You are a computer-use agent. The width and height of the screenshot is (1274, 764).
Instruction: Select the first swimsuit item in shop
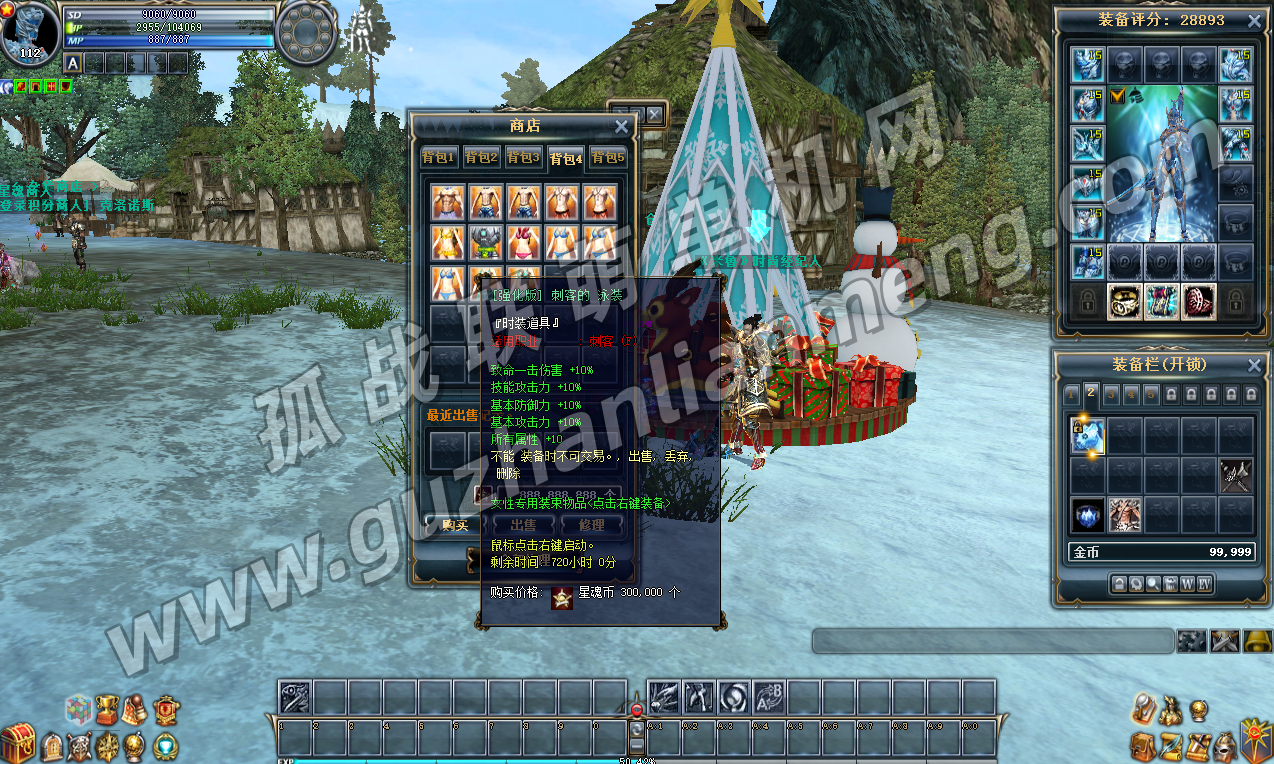tap(447, 202)
